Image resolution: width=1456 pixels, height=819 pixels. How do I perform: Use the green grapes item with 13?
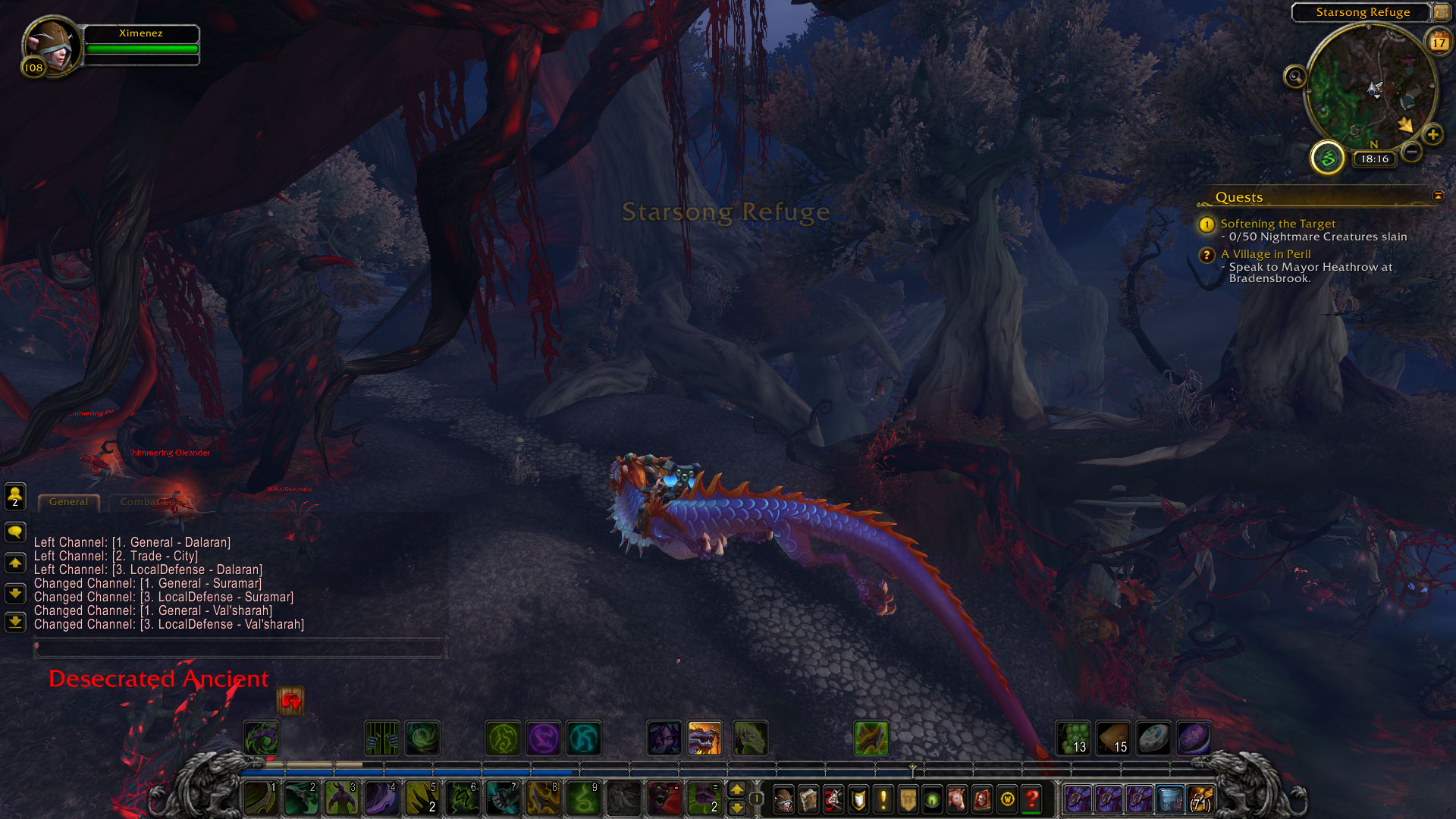point(1074,738)
